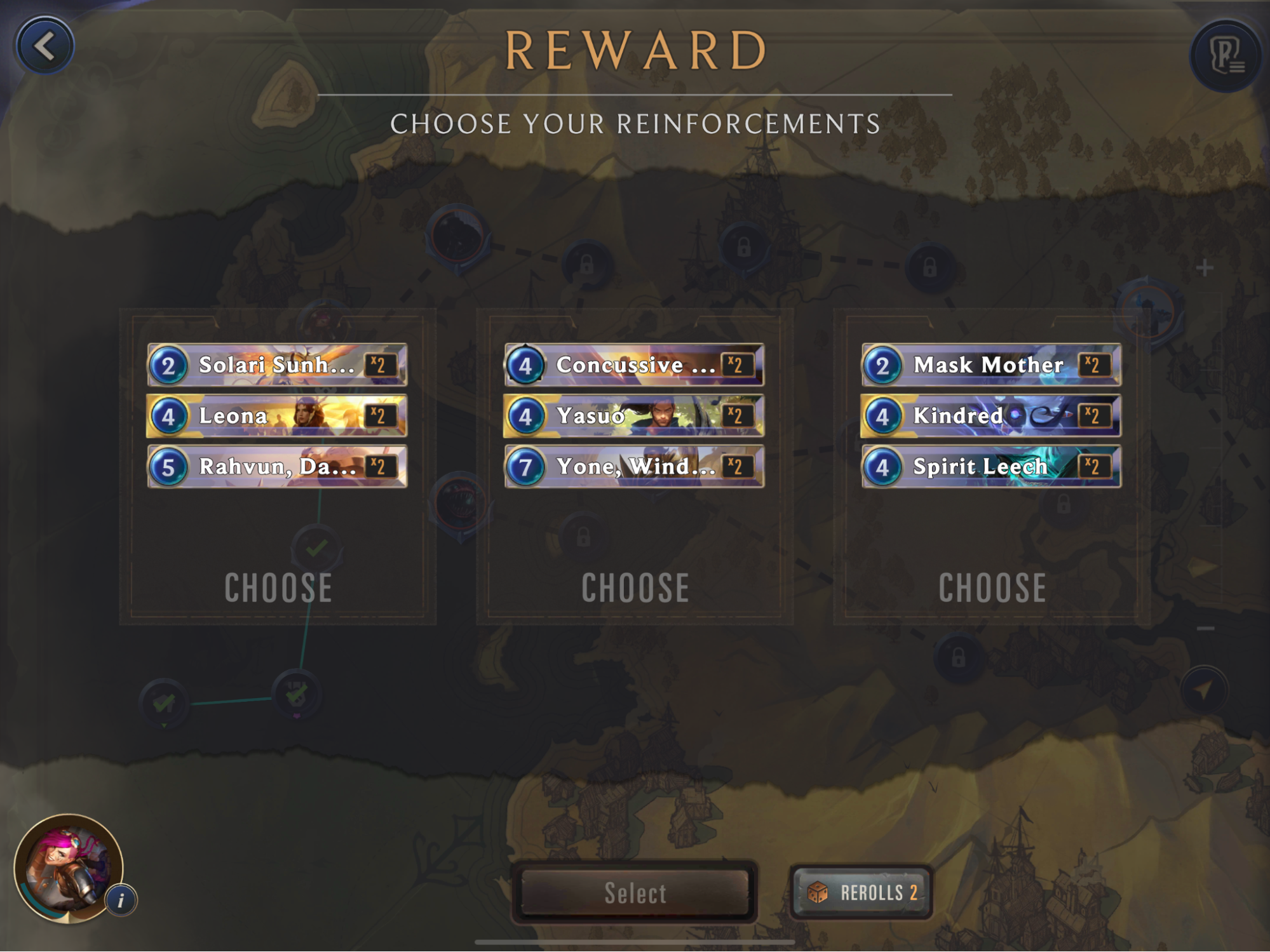The image size is (1270, 952).
Task: Choose the Kindred champion card
Action: [x=991, y=416]
